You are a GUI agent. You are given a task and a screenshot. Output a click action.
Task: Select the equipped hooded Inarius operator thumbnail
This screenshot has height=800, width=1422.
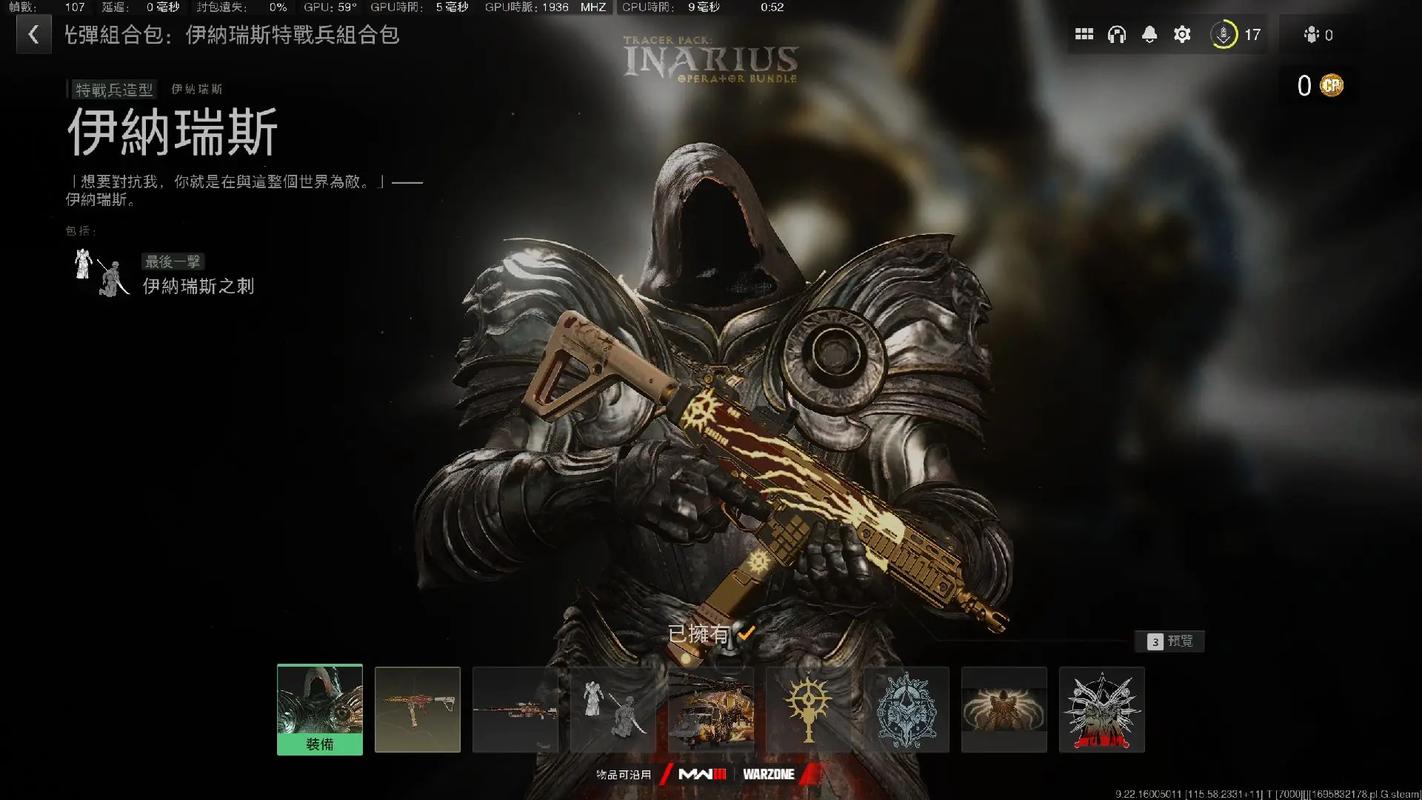tap(320, 709)
